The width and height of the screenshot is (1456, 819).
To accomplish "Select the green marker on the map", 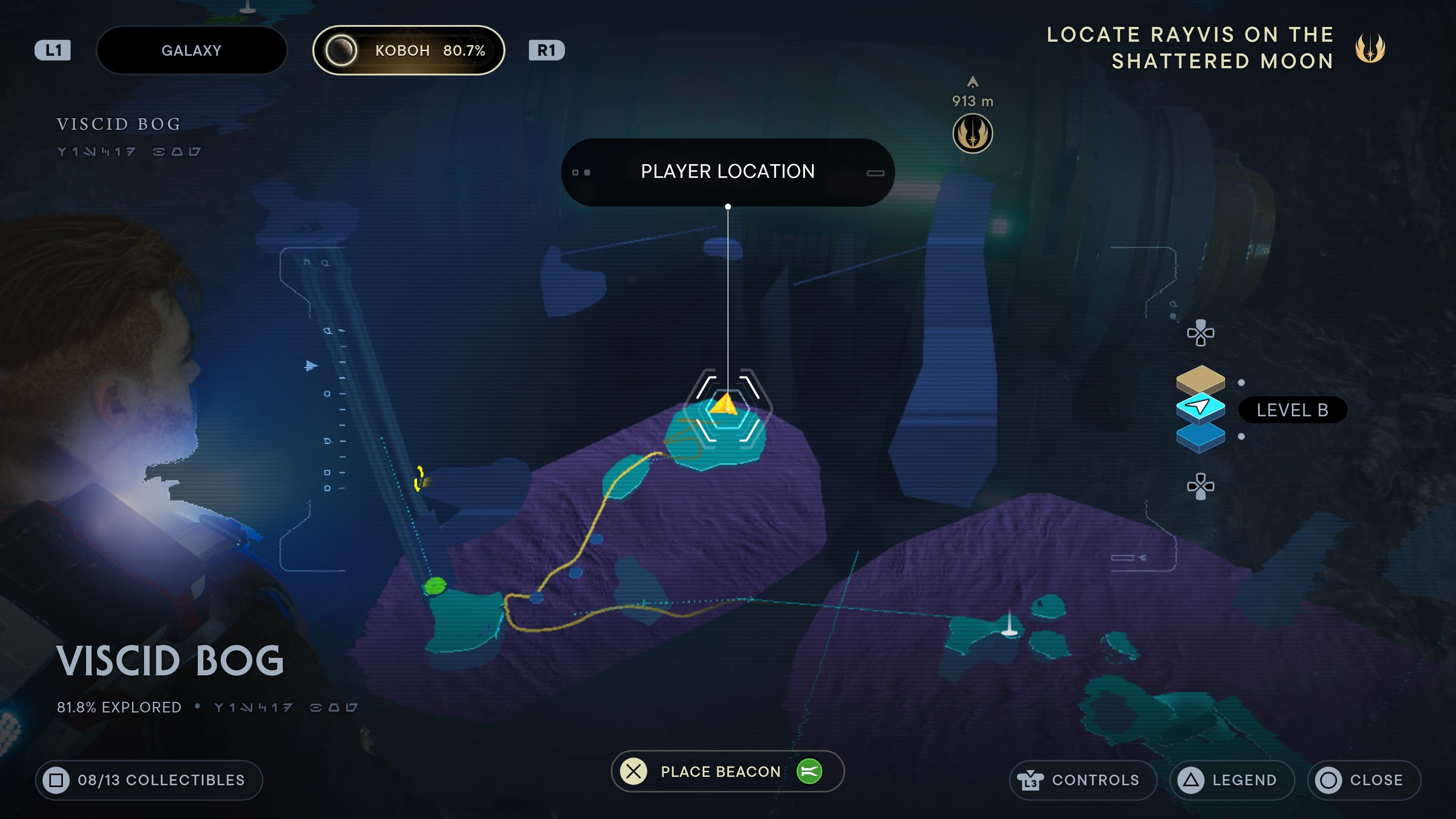I will [435, 585].
